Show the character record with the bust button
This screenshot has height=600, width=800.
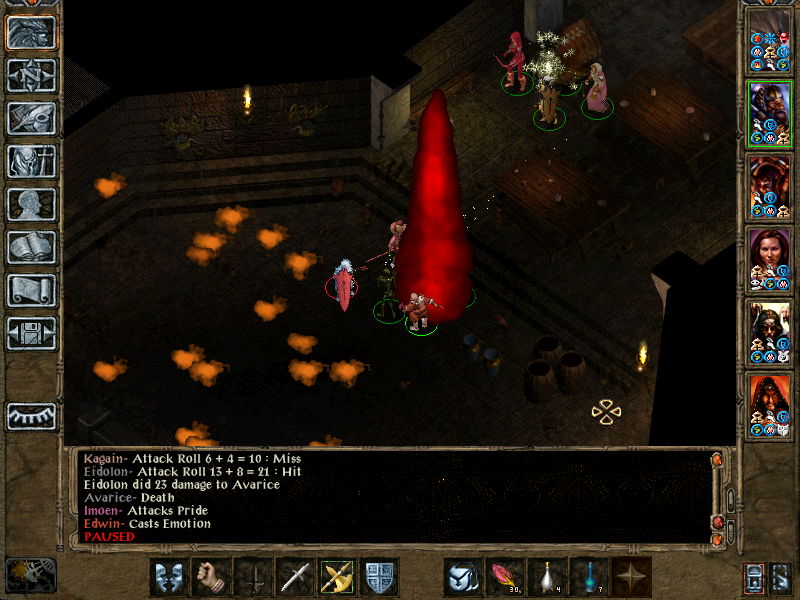(x=31, y=204)
